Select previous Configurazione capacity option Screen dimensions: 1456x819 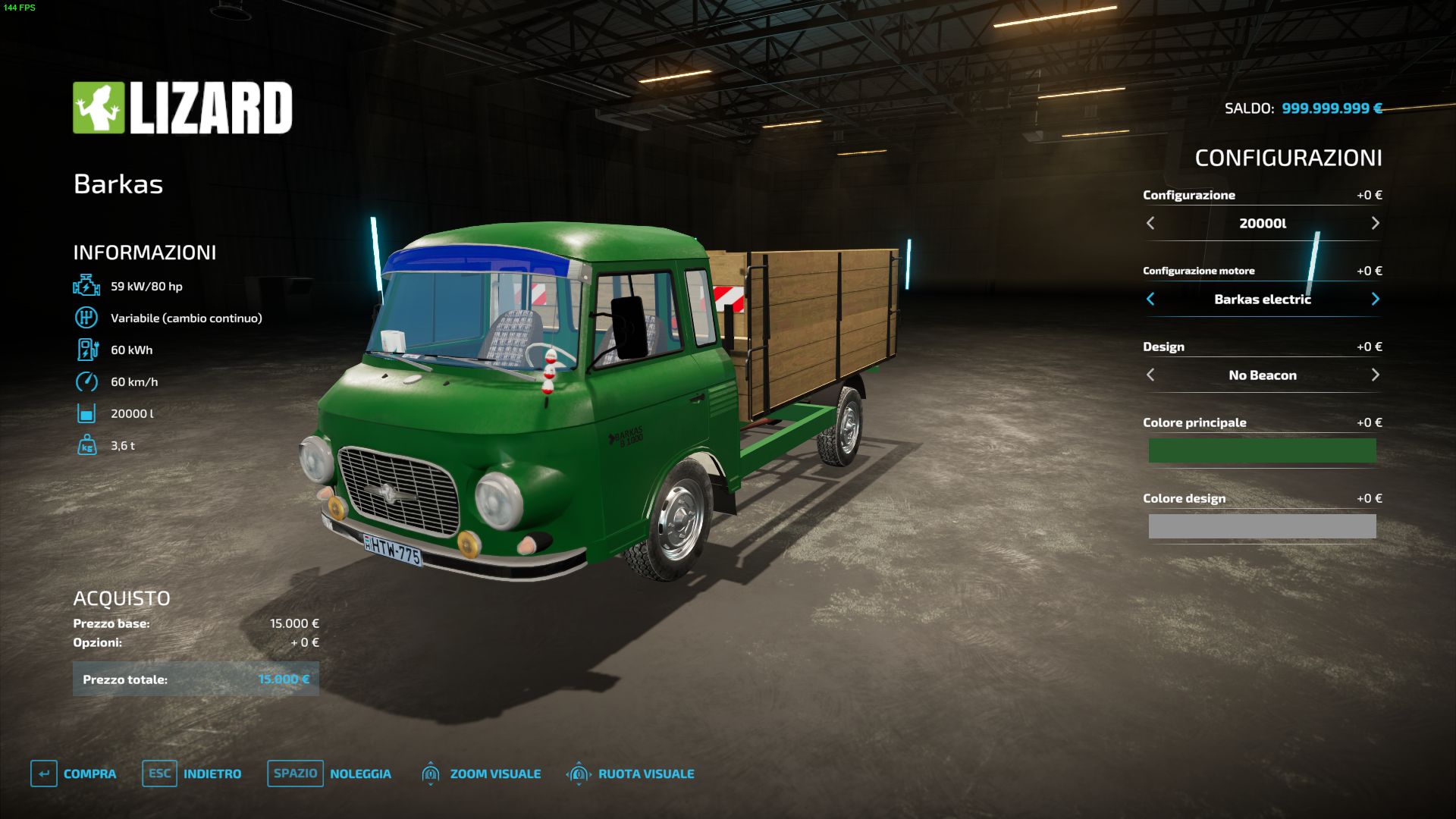point(1150,223)
